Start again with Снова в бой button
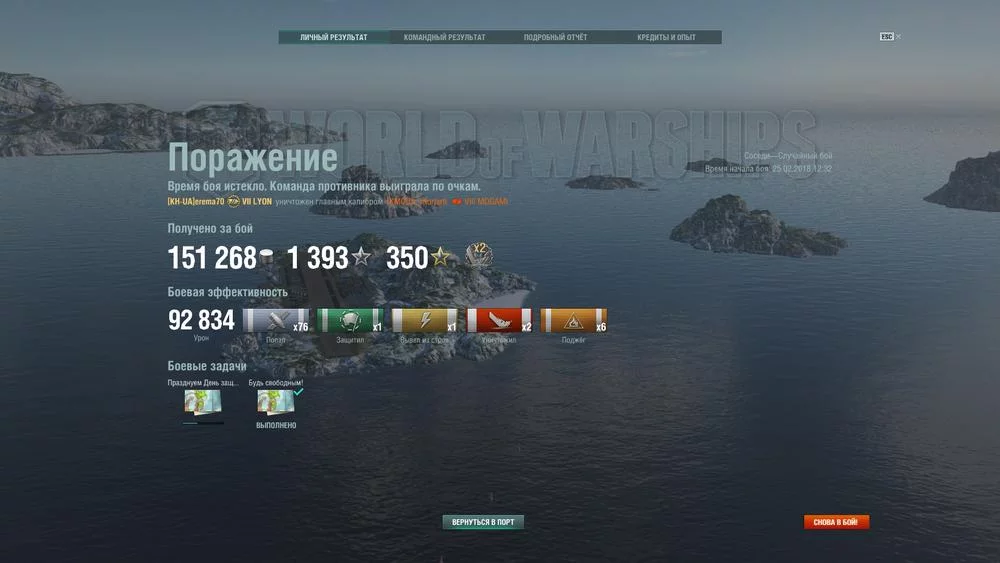The height and width of the screenshot is (563, 1000). tap(836, 522)
